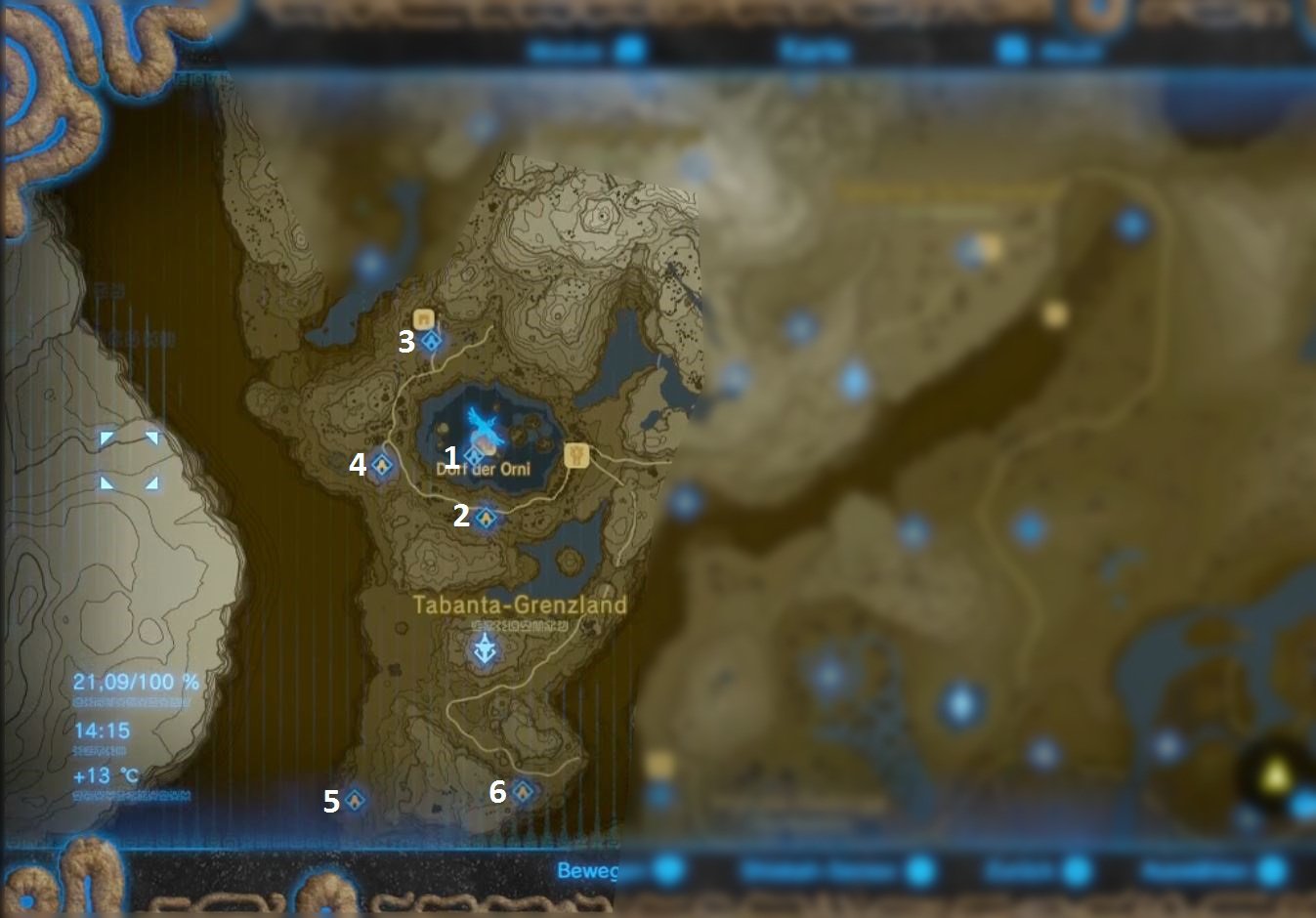
Task: Click shrine marker 5 in the southwest
Action: (355, 801)
